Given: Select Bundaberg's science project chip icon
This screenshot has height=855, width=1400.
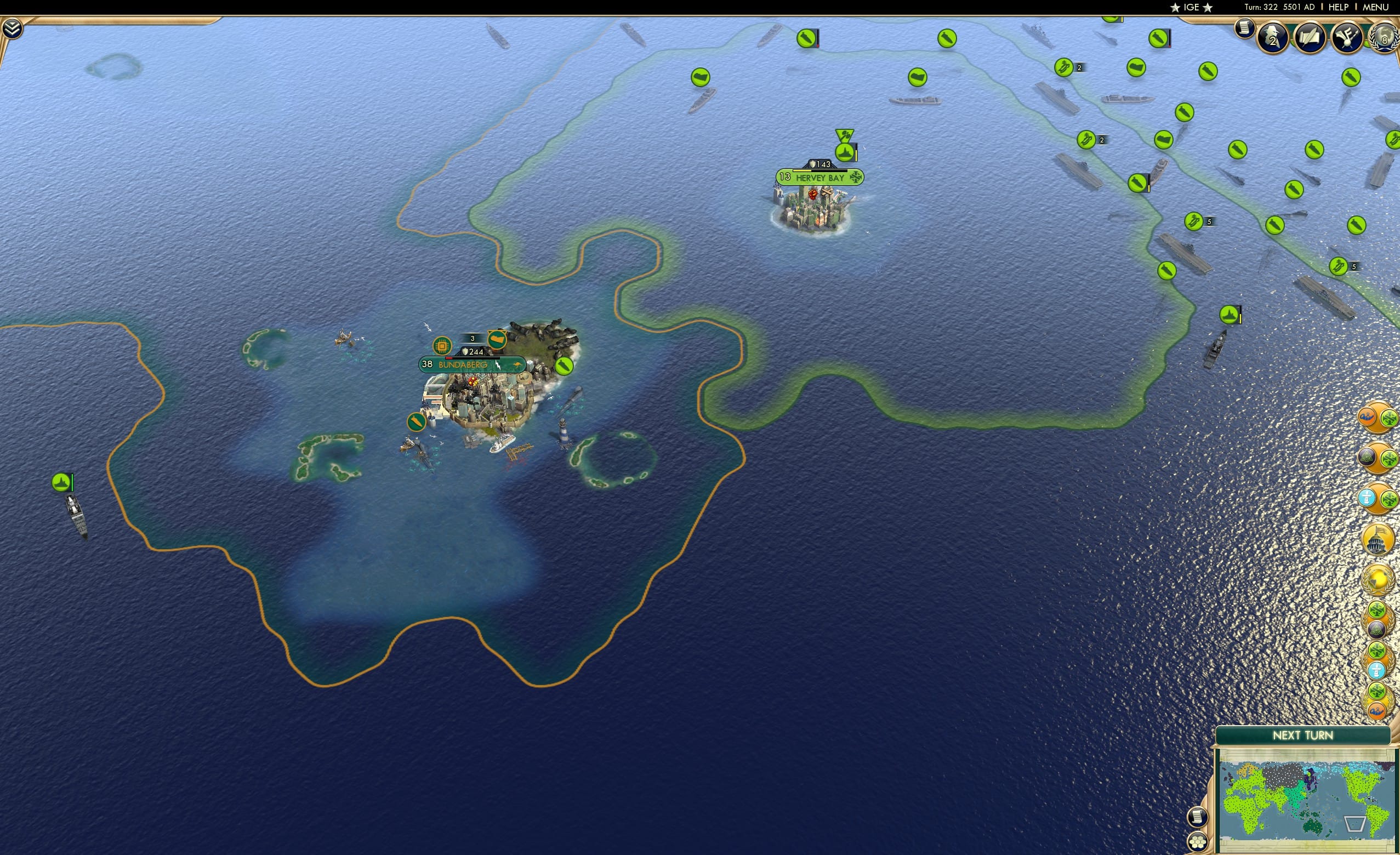Looking at the screenshot, I should click(442, 345).
